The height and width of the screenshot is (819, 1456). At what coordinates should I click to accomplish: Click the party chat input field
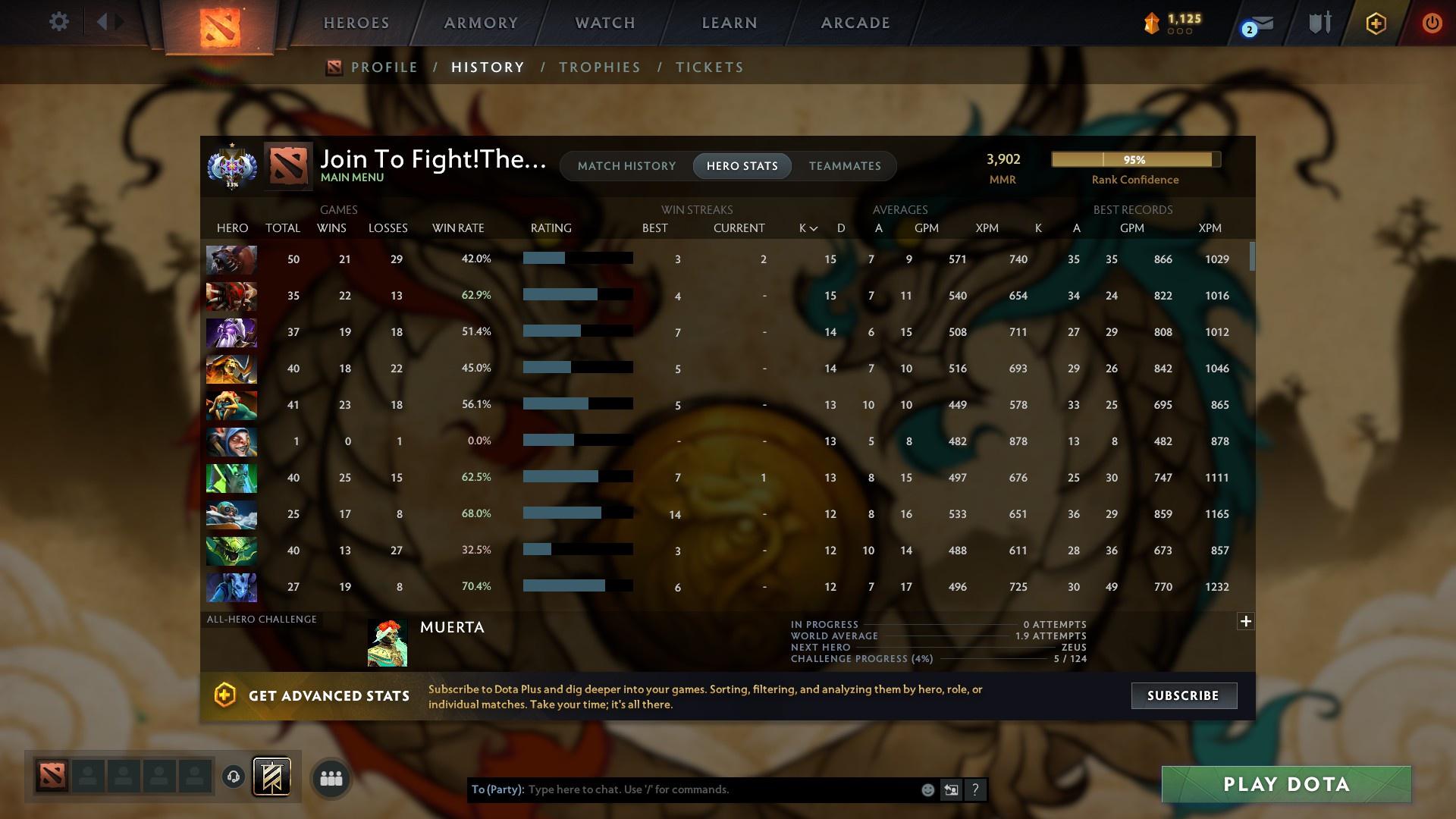coord(682,789)
